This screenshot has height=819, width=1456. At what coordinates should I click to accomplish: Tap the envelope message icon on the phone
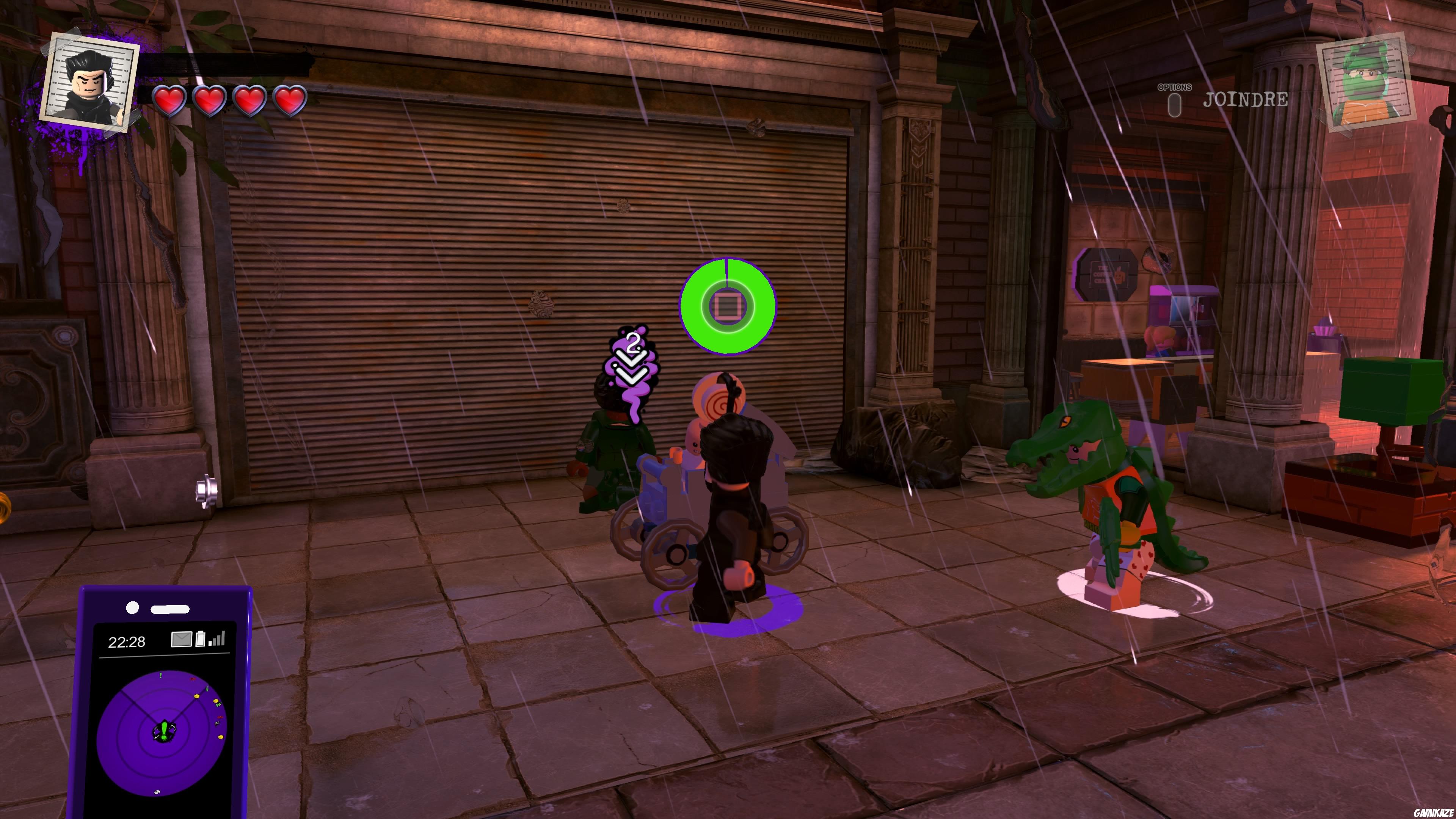[182, 640]
